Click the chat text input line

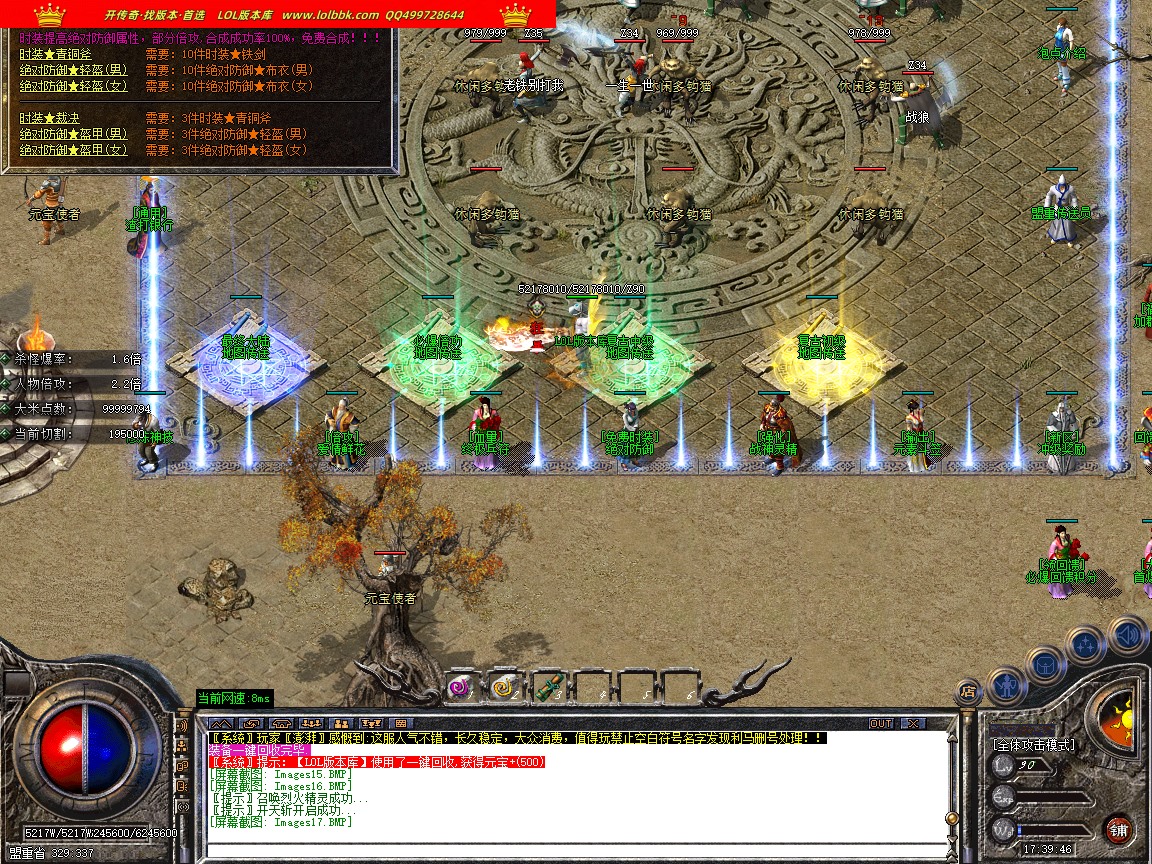[575, 851]
